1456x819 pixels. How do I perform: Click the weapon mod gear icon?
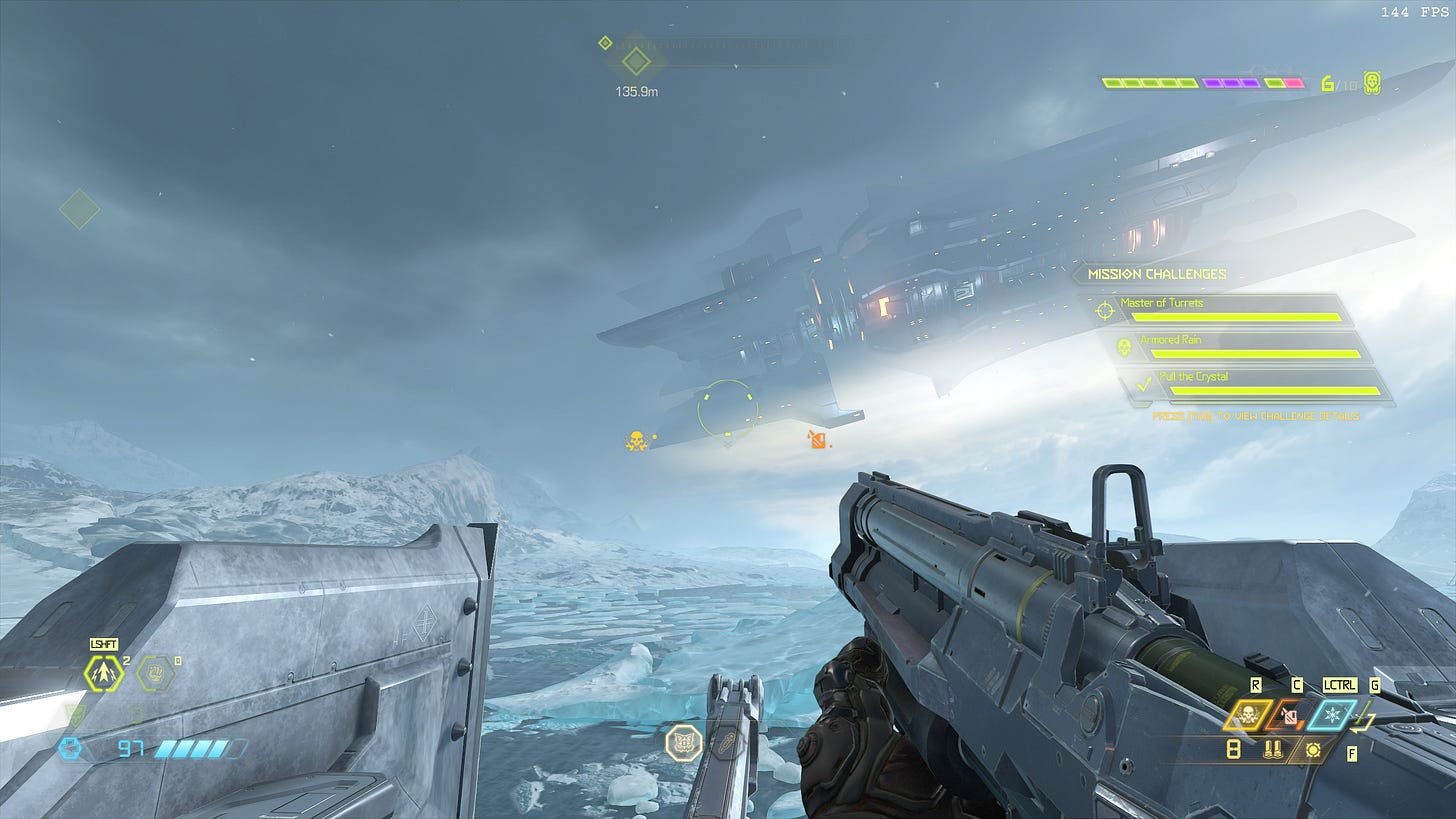pos(1312,749)
